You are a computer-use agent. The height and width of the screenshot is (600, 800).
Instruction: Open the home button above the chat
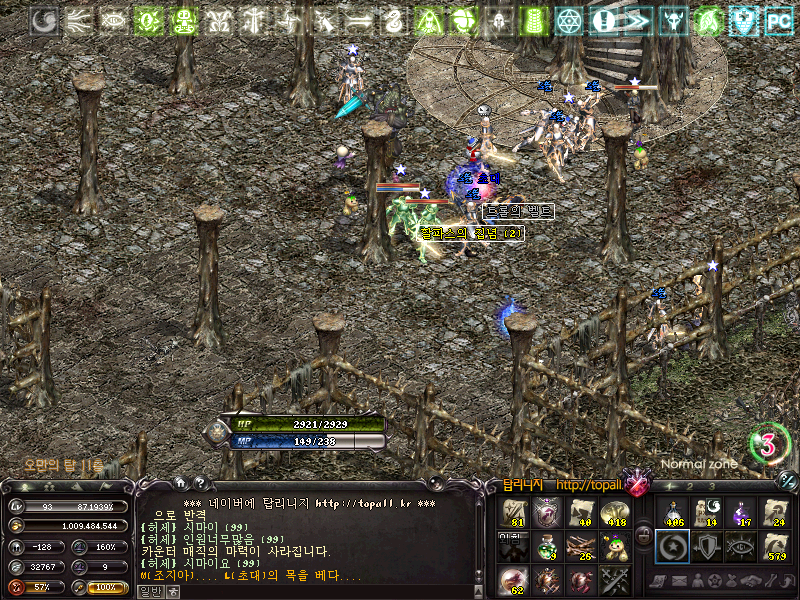click(x=180, y=482)
